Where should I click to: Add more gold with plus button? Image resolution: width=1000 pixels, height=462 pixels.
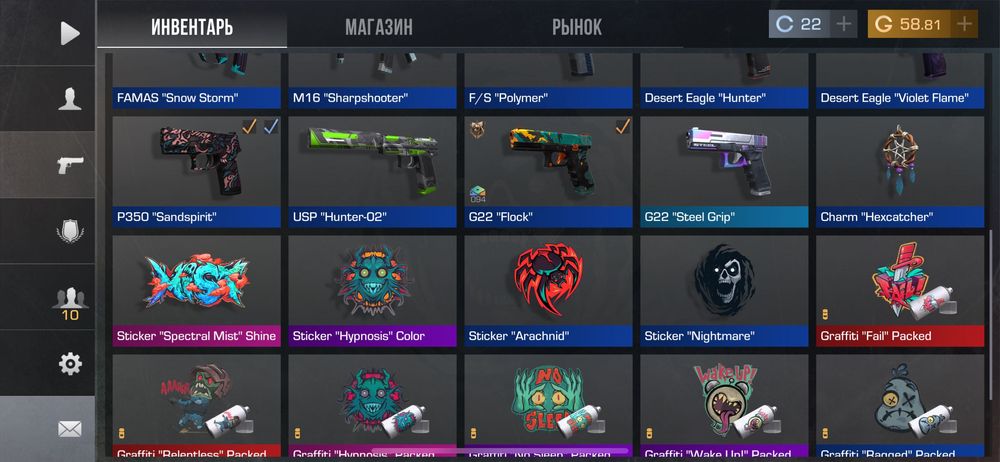click(964, 24)
